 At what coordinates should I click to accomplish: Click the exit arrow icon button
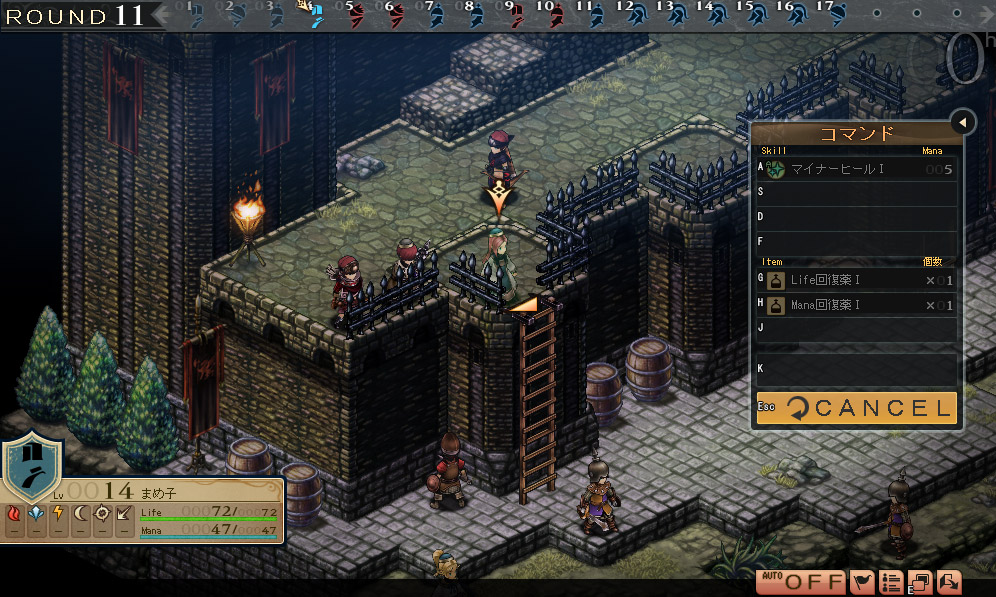[947, 581]
